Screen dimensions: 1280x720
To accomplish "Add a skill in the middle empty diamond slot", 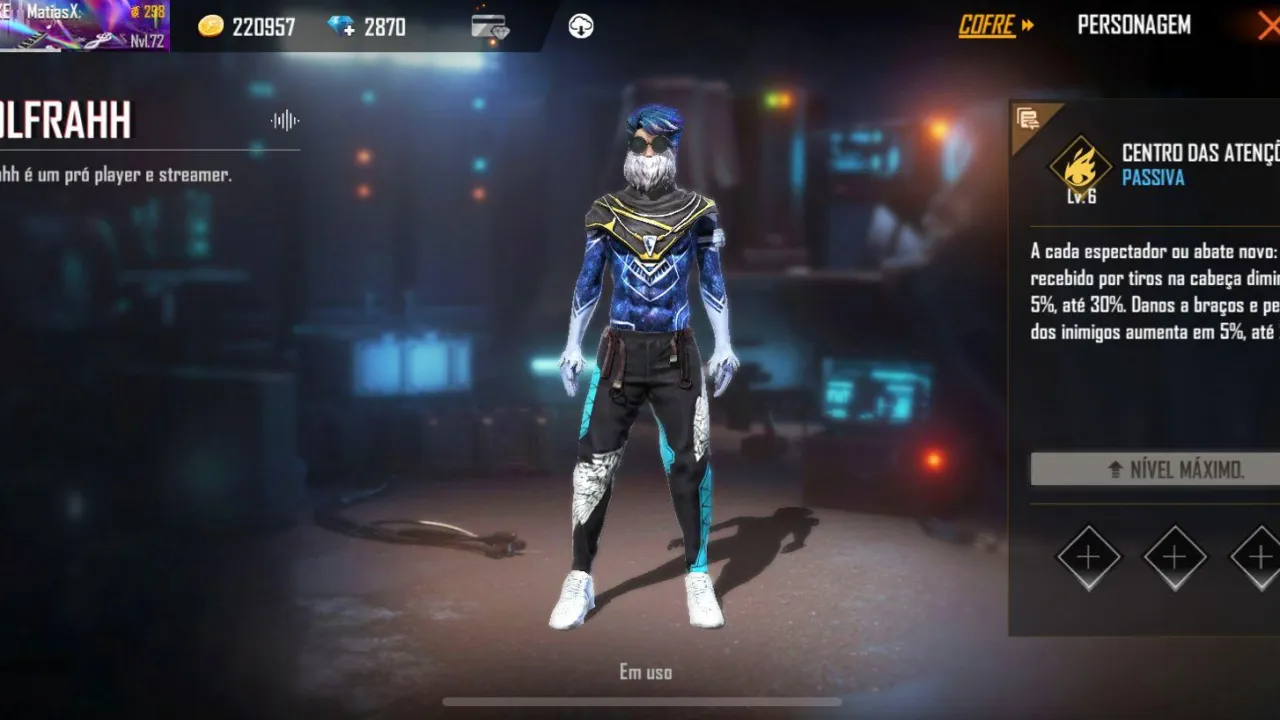I will [x=1173, y=558].
